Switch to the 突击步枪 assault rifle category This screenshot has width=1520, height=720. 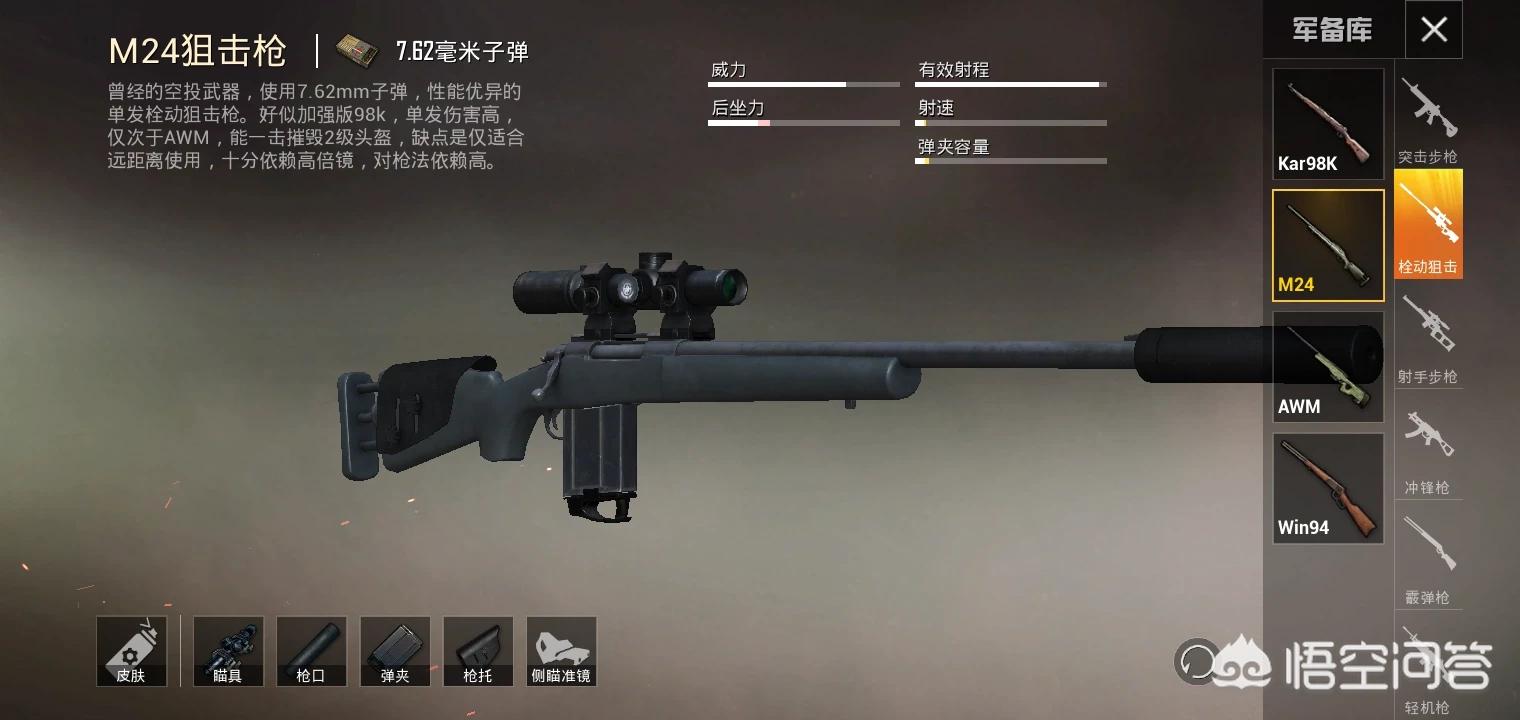point(1428,120)
